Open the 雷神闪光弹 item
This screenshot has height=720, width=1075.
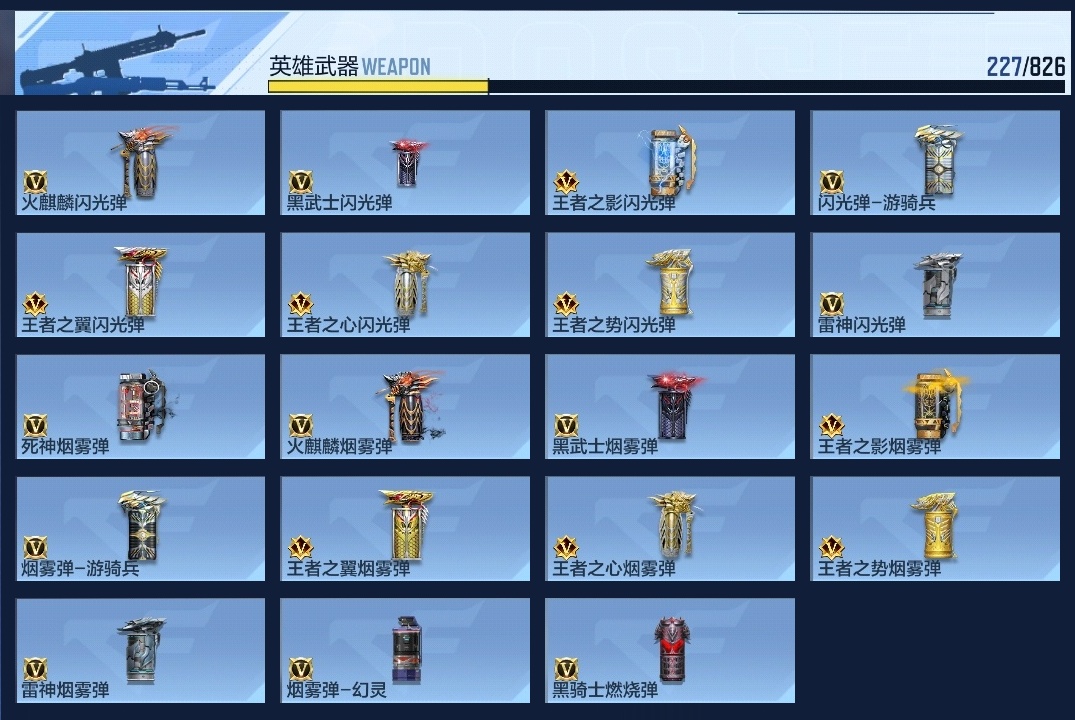click(935, 285)
